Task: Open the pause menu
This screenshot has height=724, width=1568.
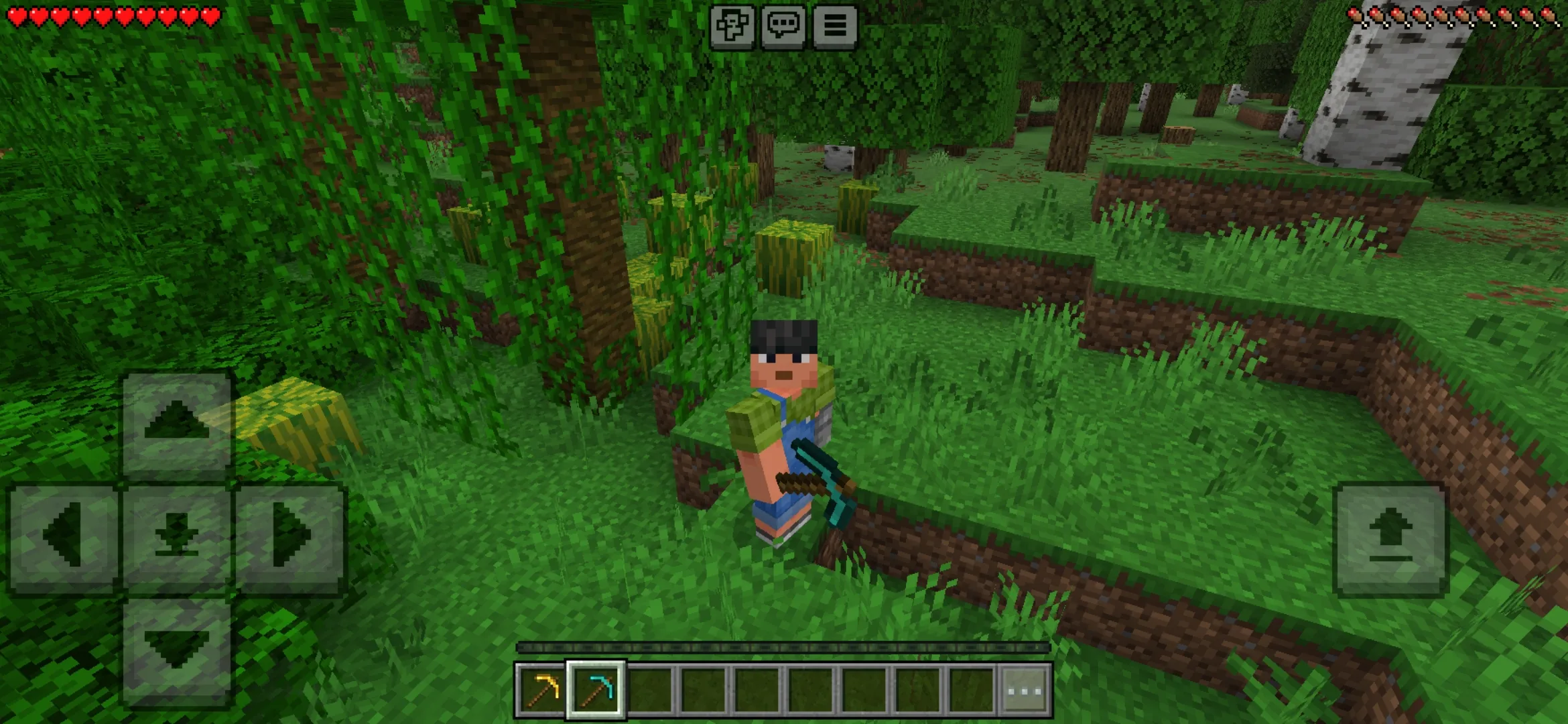Action: pyautogui.click(x=835, y=27)
